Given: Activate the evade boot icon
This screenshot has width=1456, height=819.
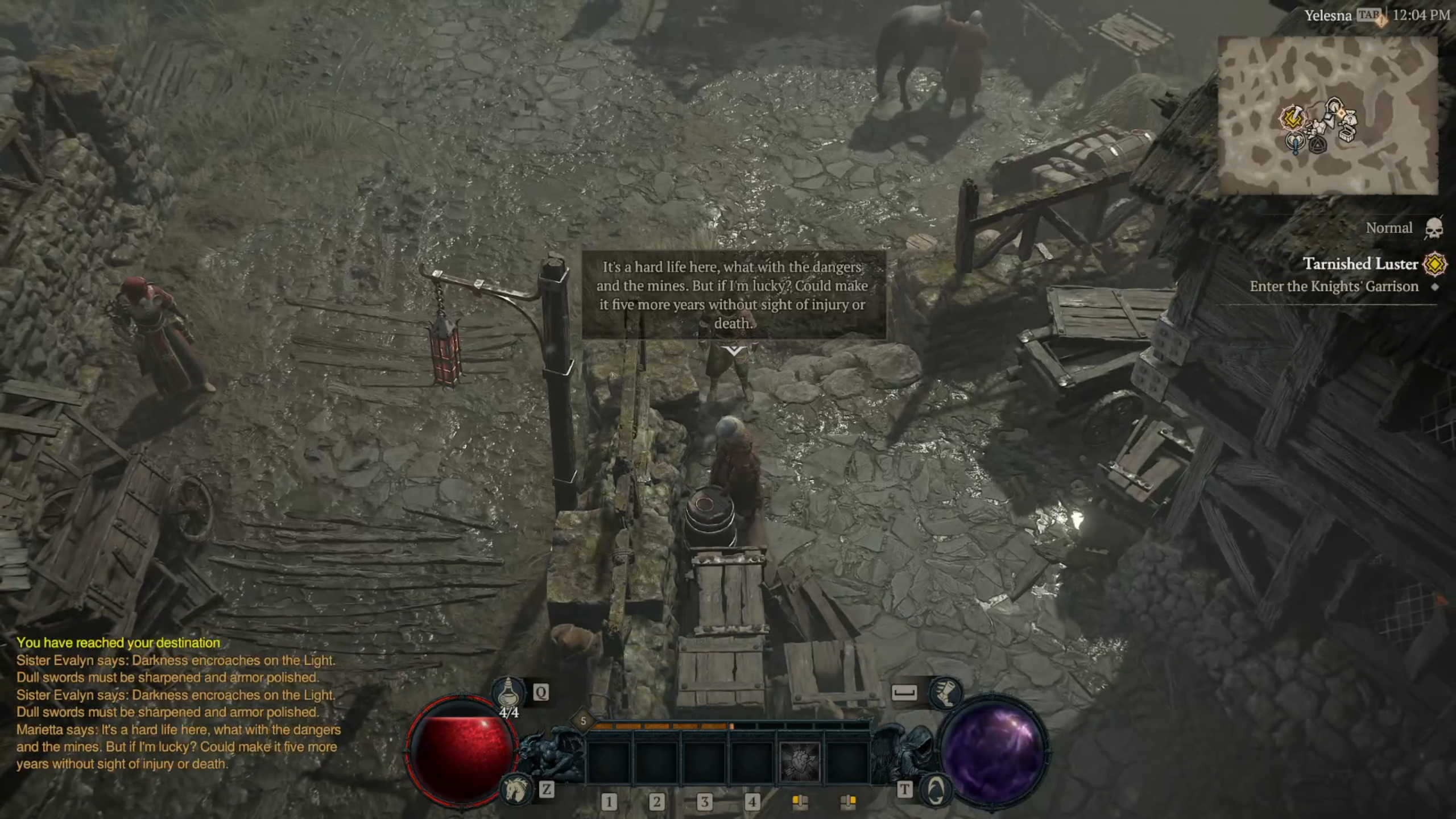Looking at the screenshot, I should click(945, 692).
